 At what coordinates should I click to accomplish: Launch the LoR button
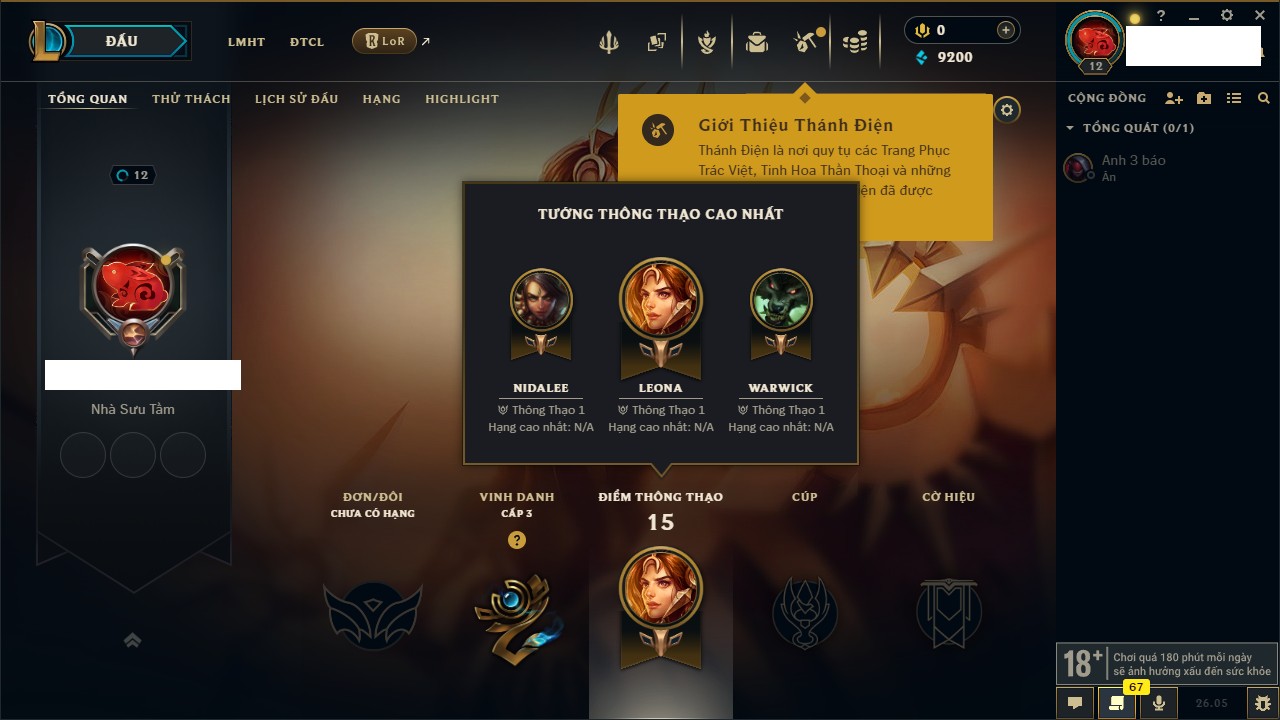coord(385,41)
